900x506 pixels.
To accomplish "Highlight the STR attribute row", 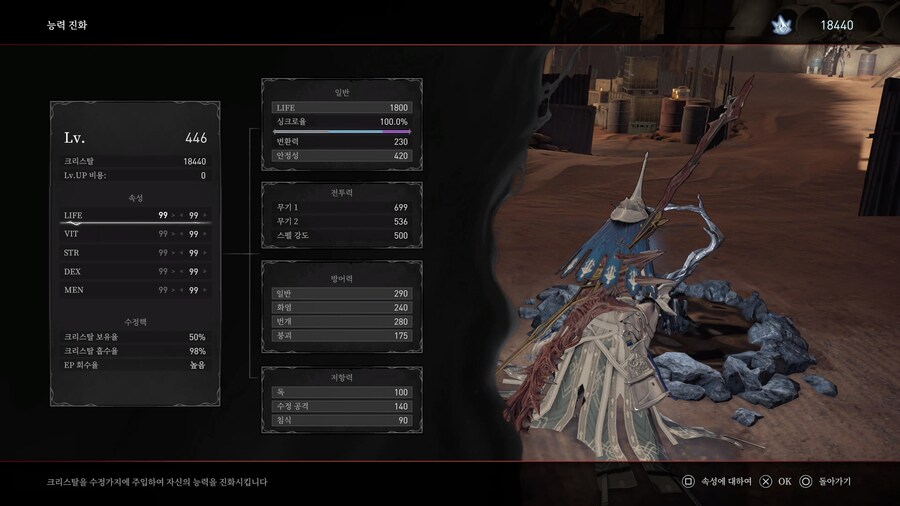I will (133, 252).
